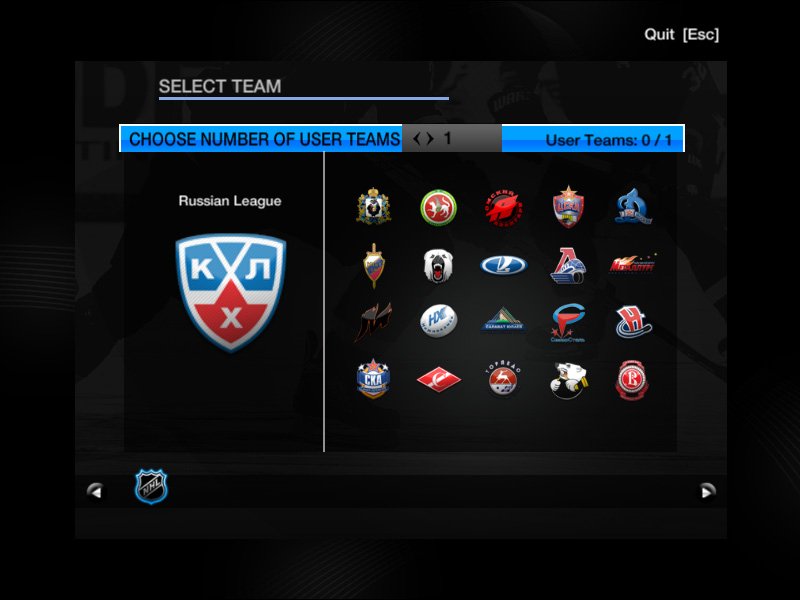Choose the Salavat Yulaev mountain logo

[x=501, y=322]
